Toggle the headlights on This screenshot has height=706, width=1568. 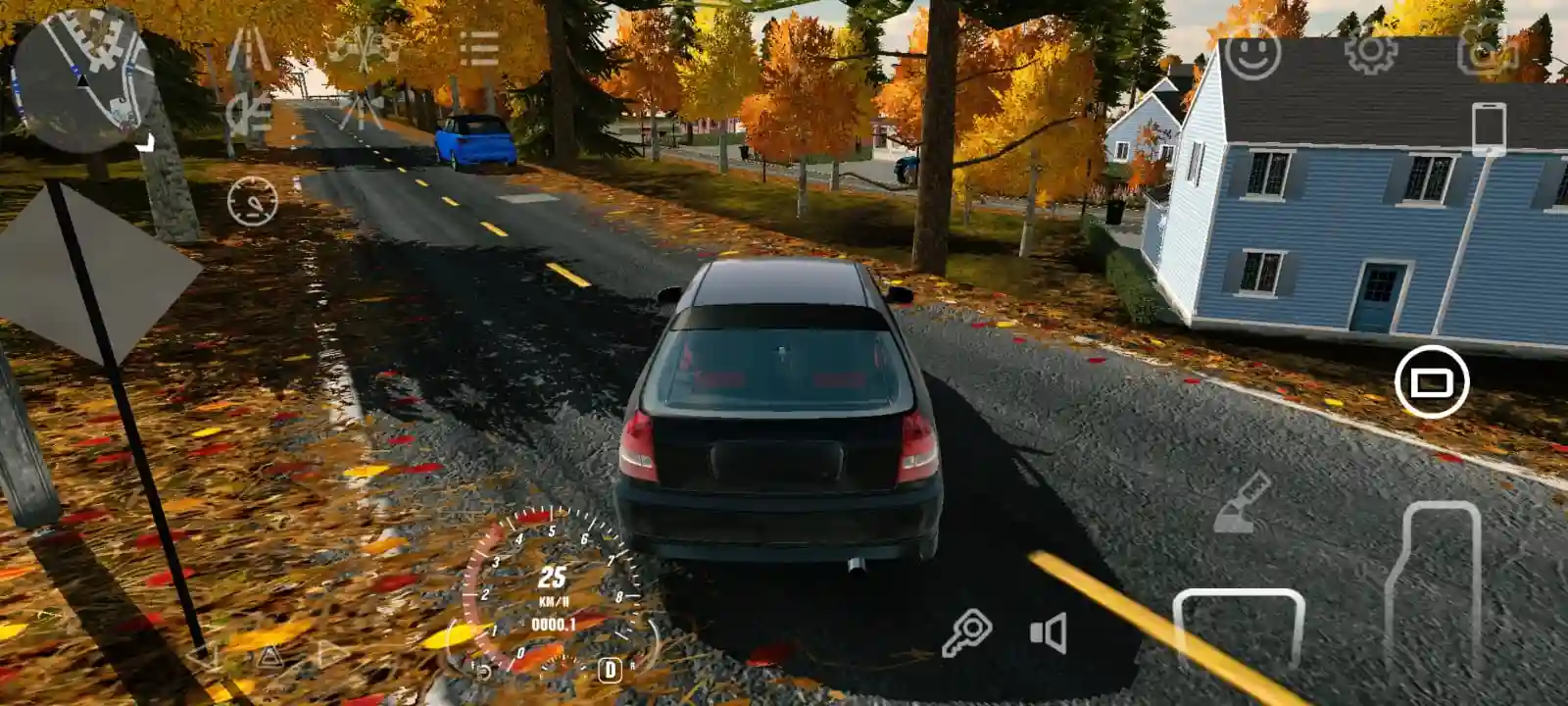coord(248,111)
